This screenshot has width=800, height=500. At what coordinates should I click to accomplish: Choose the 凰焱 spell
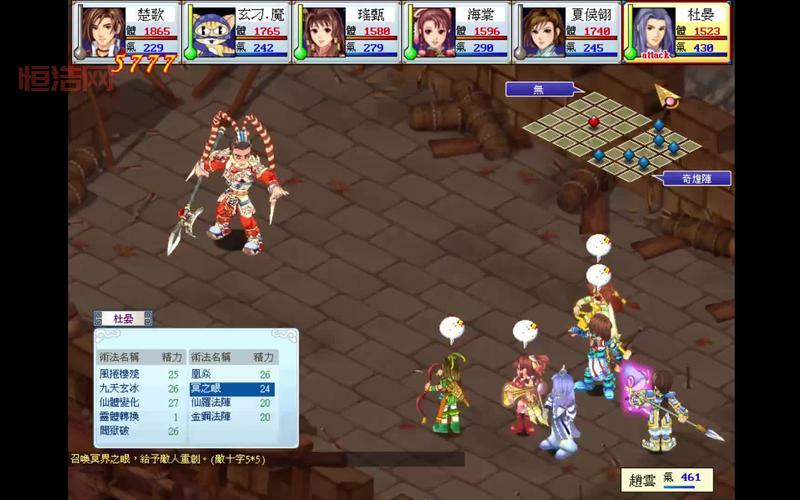[205, 374]
